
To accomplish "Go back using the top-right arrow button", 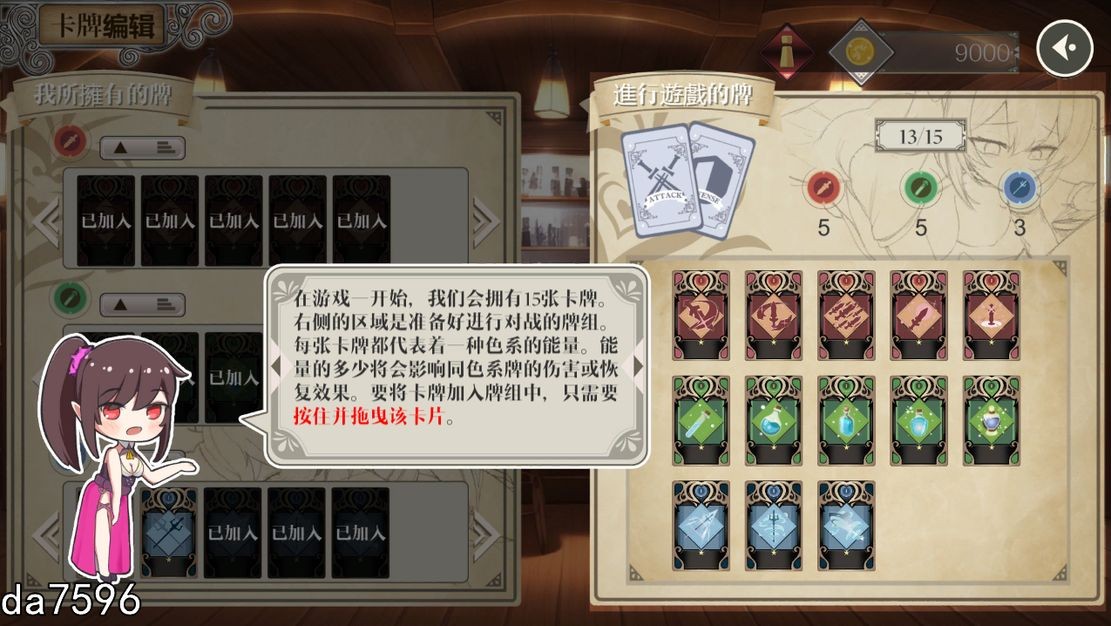I will 1064,49.
